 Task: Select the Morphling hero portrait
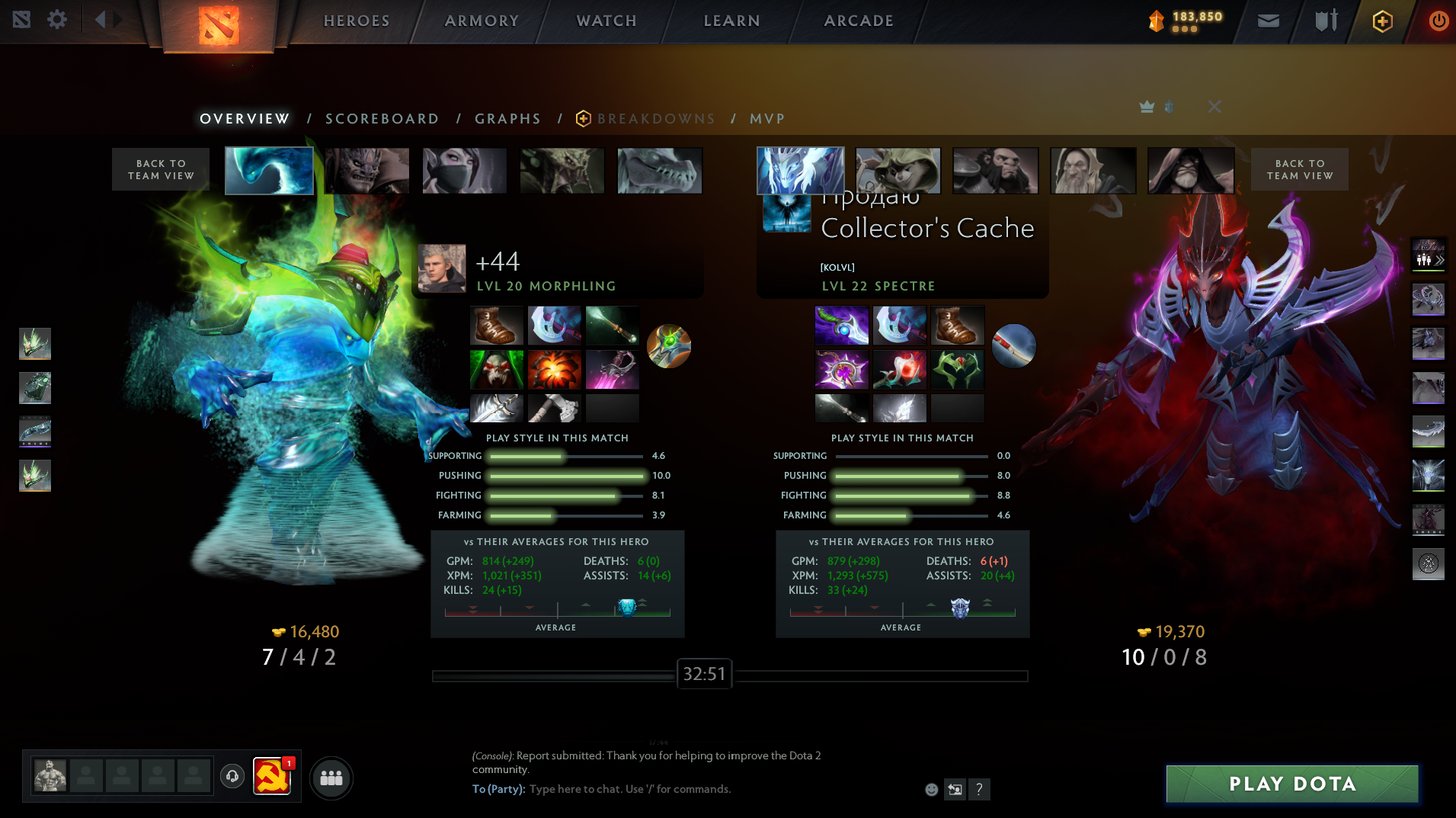(x=269, y=170)
